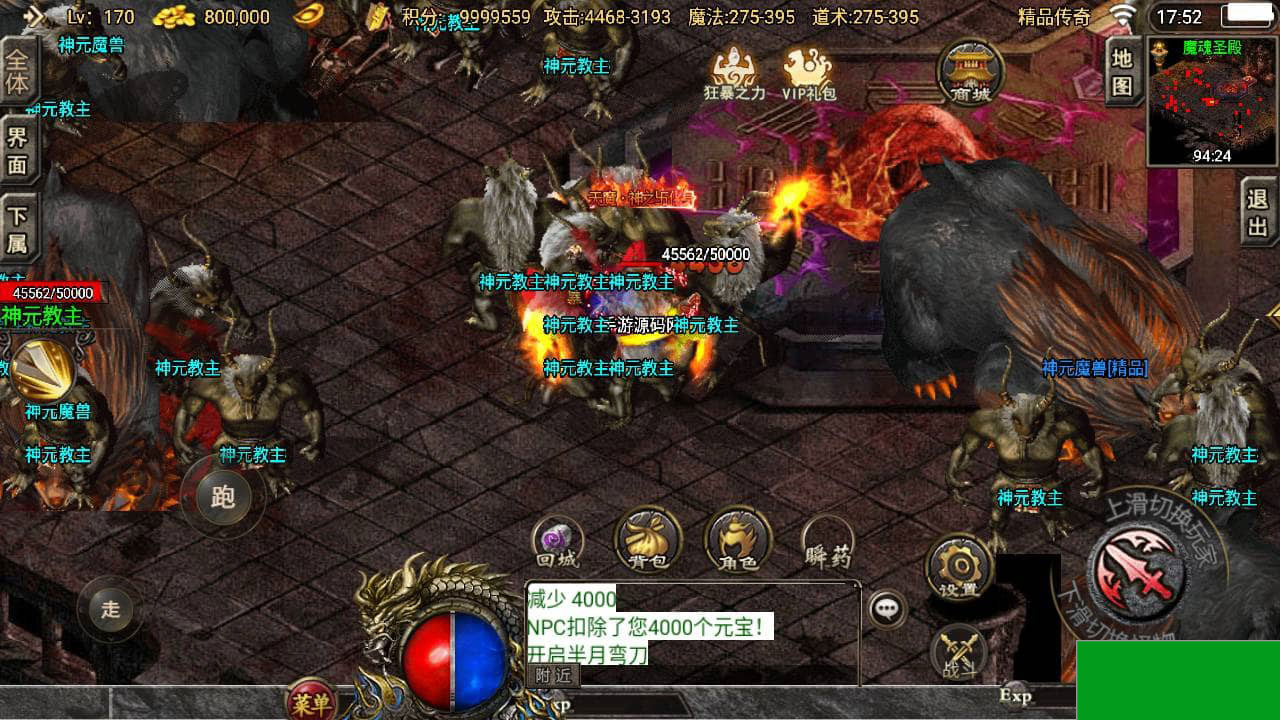The image size is (1280, 720).
Task: Select the 全体 tab
Action: coord(18,71)
